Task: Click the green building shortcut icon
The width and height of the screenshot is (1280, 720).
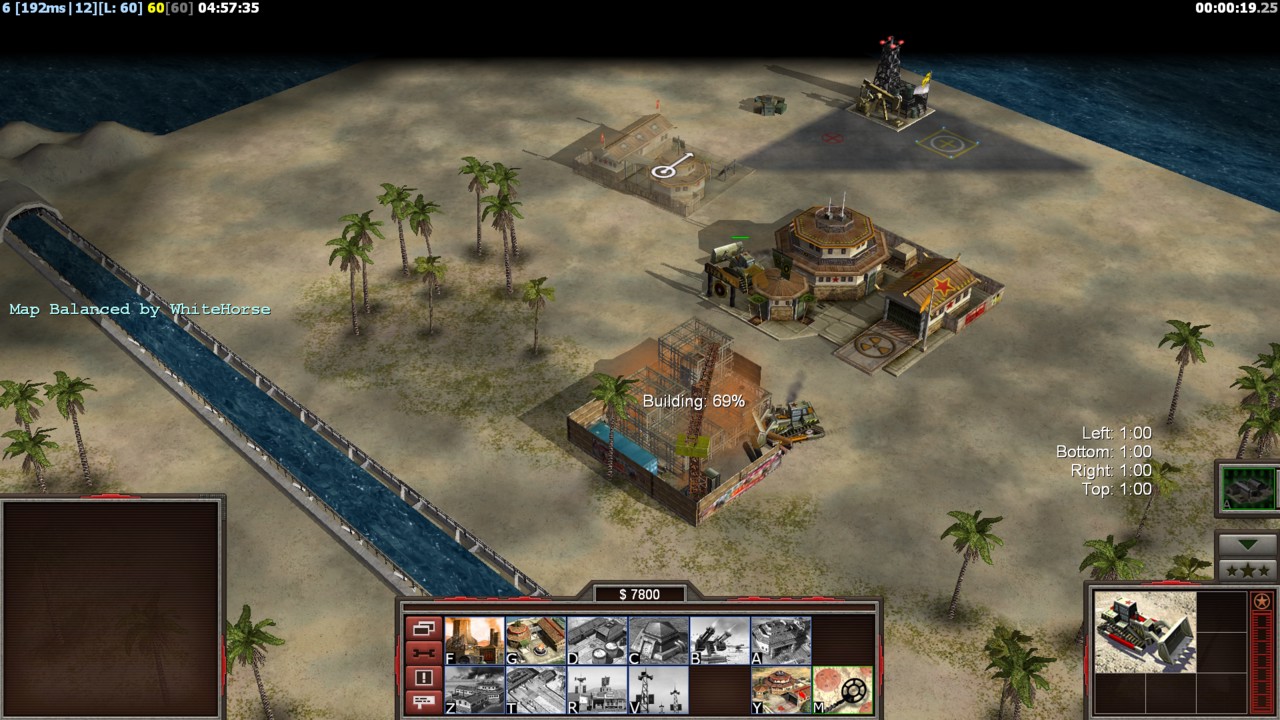Action: click(1248, 489)
